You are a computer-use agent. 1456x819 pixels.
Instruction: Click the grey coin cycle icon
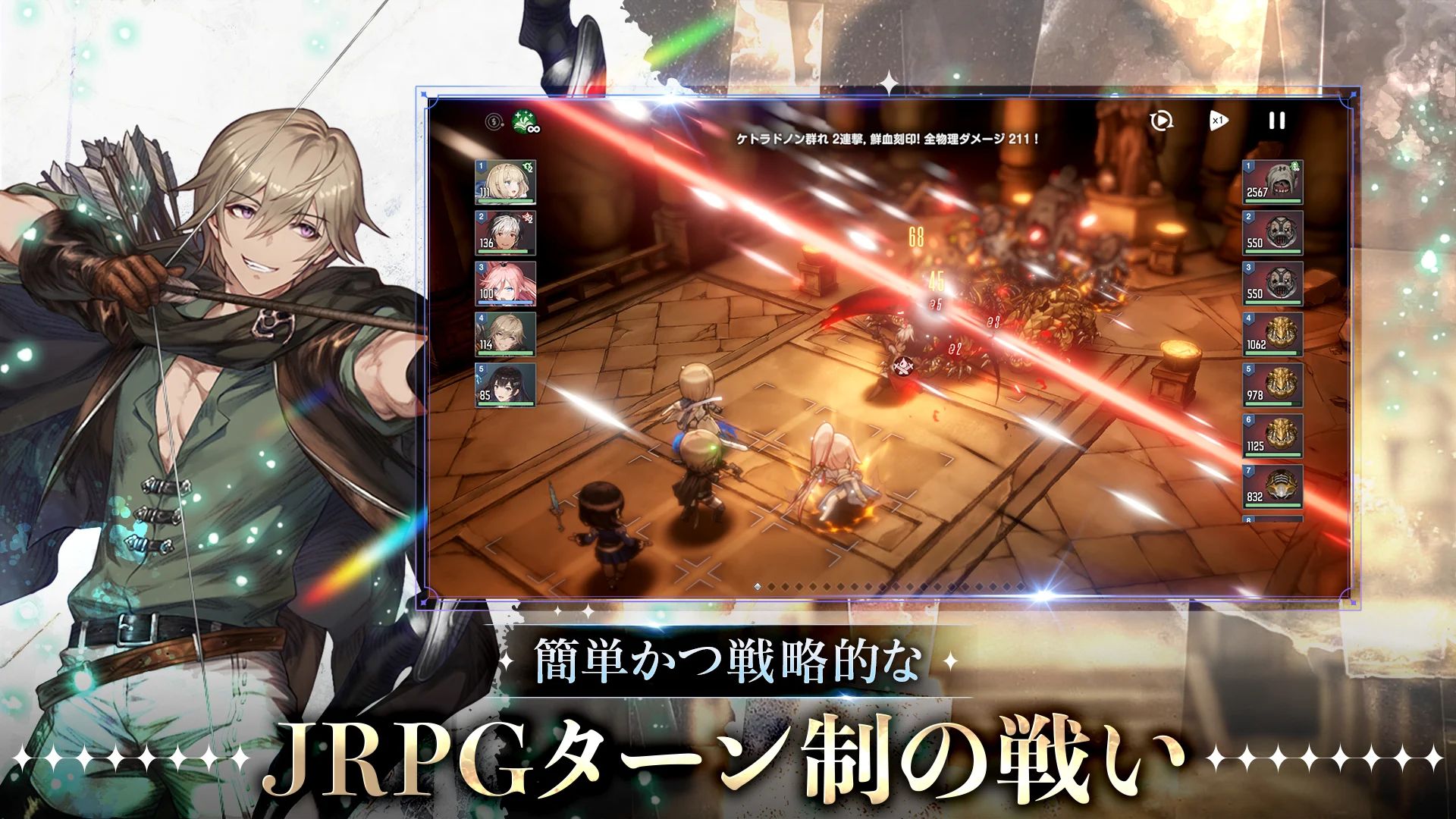click(494, 121)
